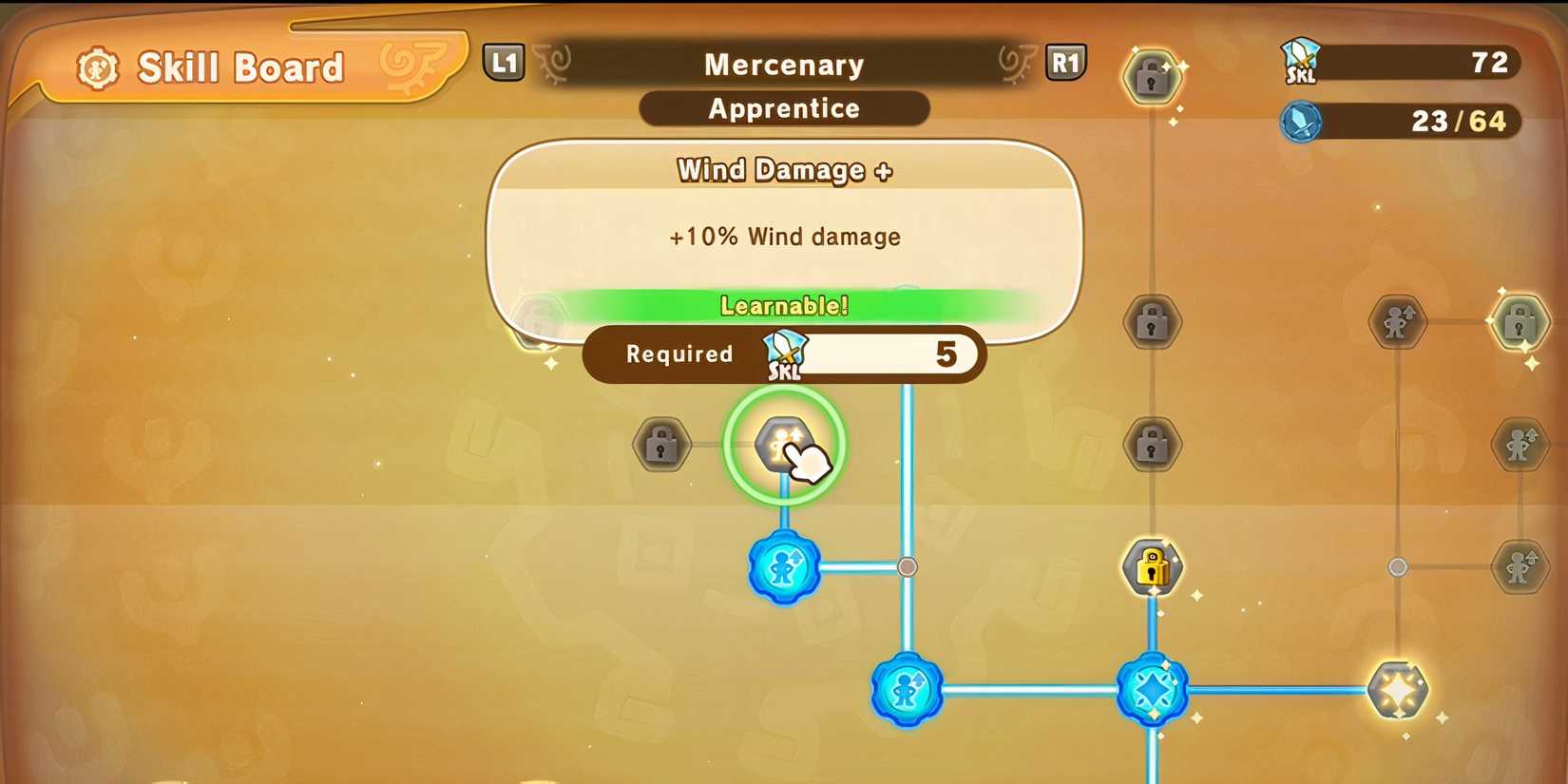This screenshot has height=784, width=1568.
Task: Click the locked node above Mercenary title
Action: point(1153,78)
